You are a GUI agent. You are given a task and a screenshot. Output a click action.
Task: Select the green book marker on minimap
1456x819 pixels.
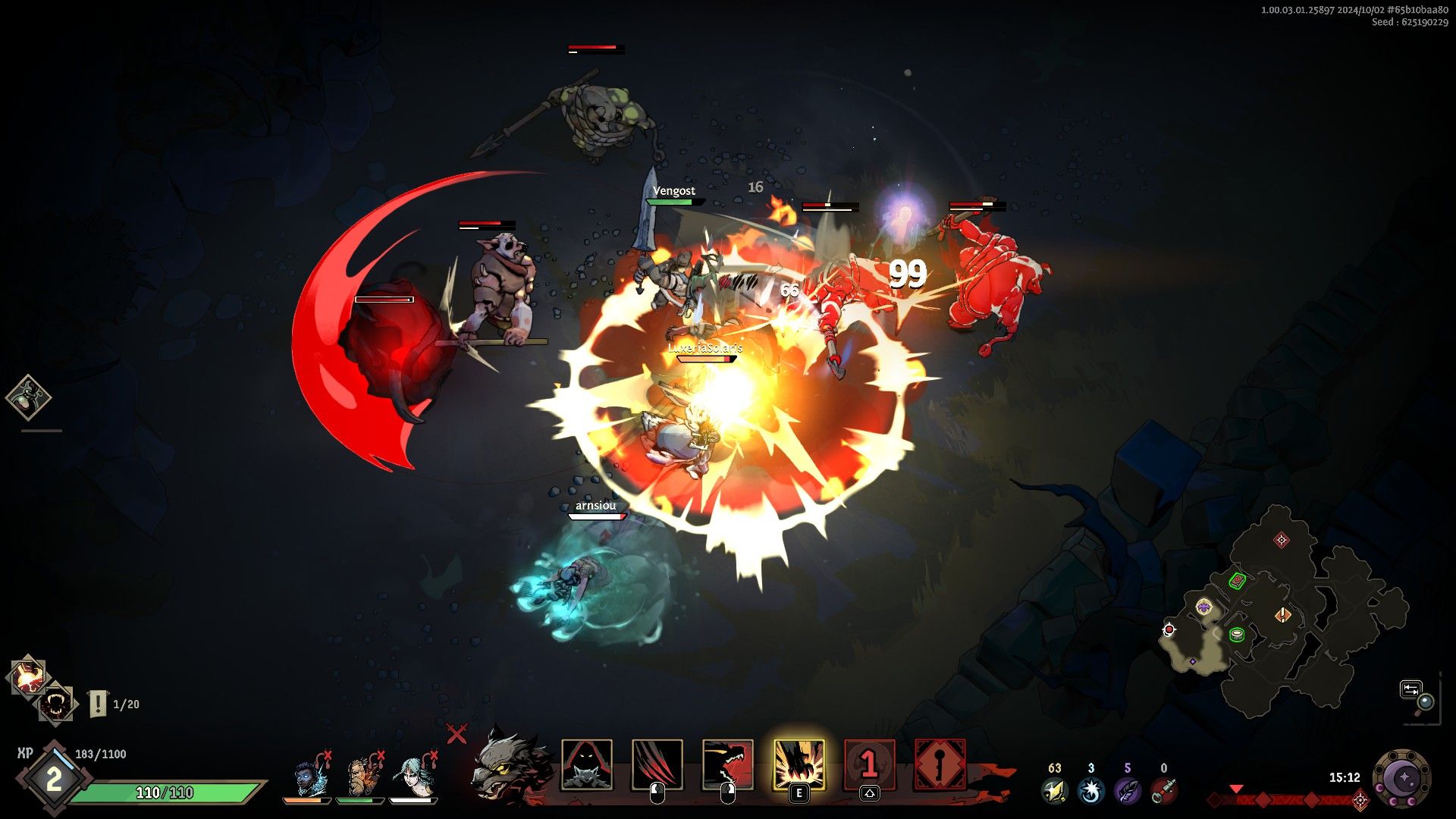(x=1237, y=582)
